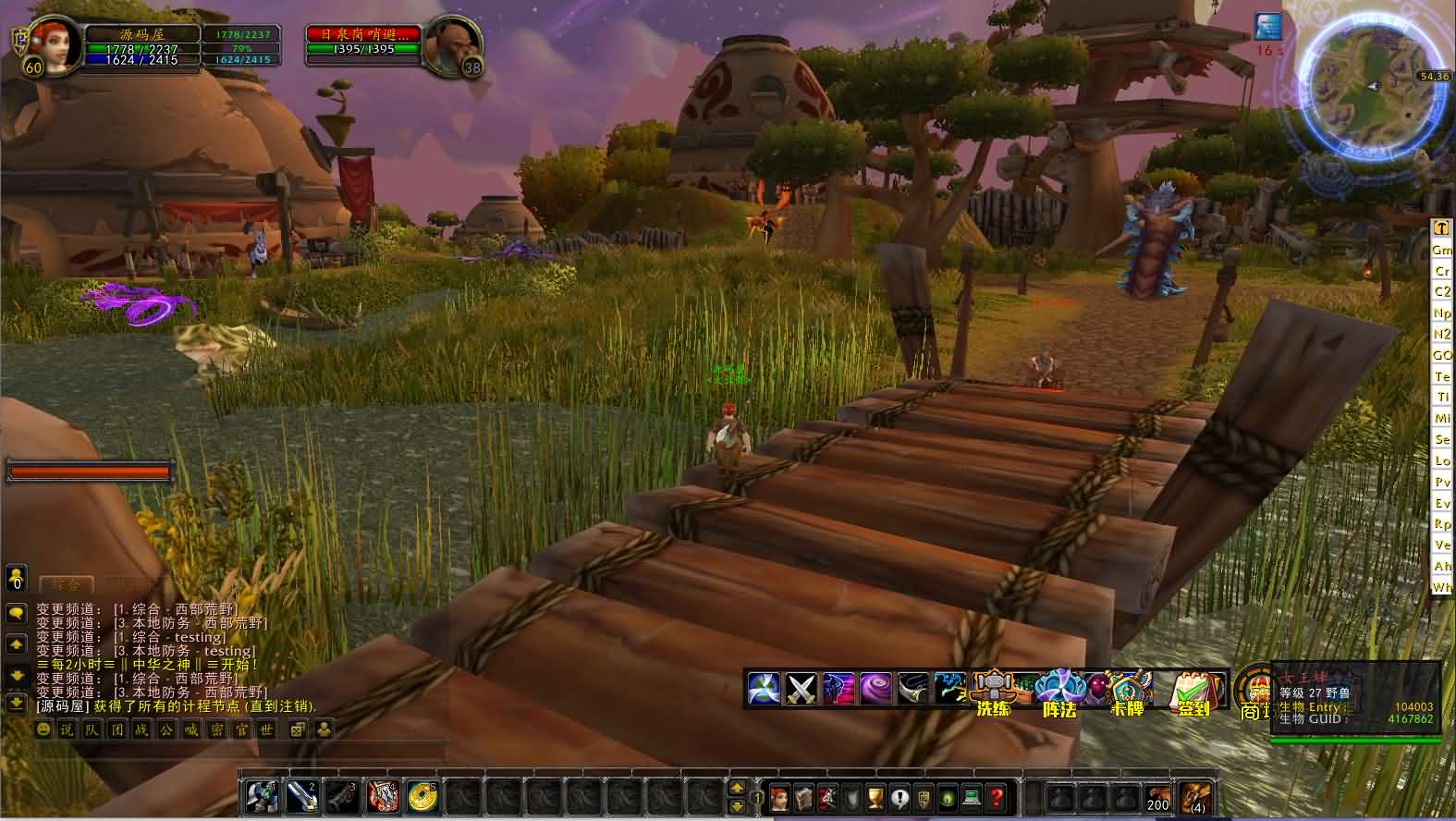Activate the purple swirl ability
The height and width of the screenshot is (821, 1456).
875,689
